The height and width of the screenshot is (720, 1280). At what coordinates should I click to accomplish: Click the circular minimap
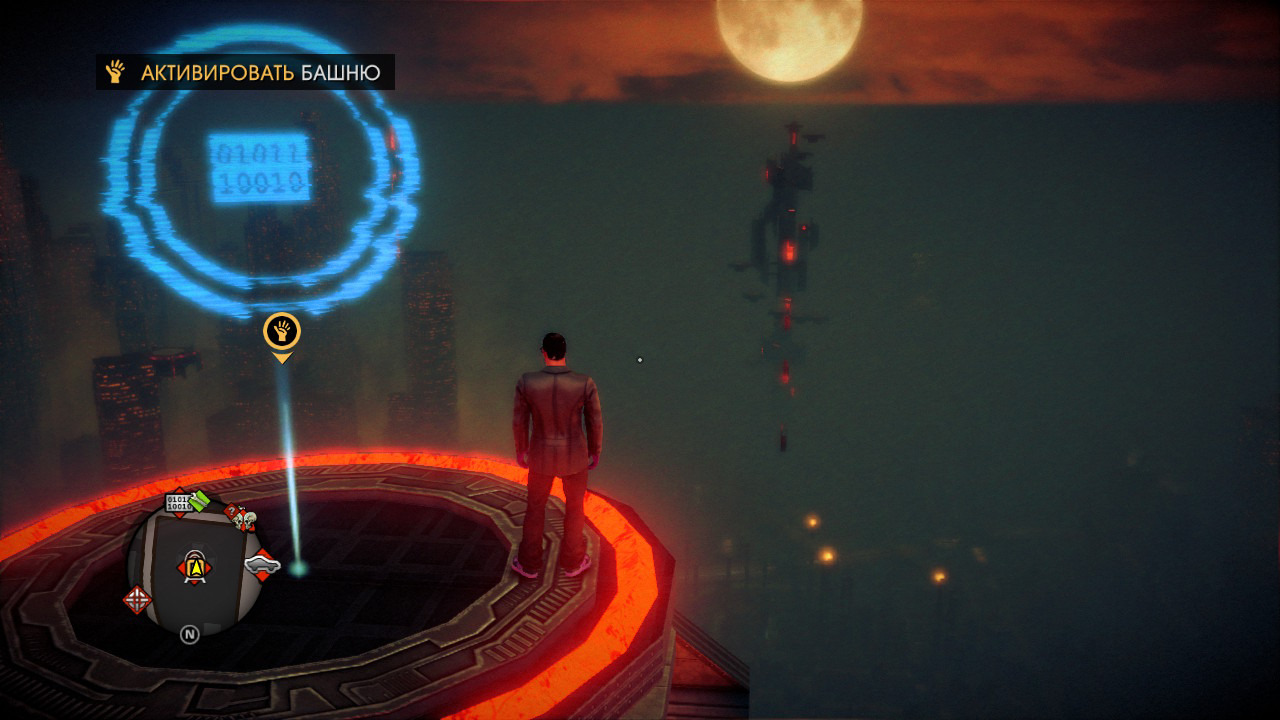click(x=190, y=566)
